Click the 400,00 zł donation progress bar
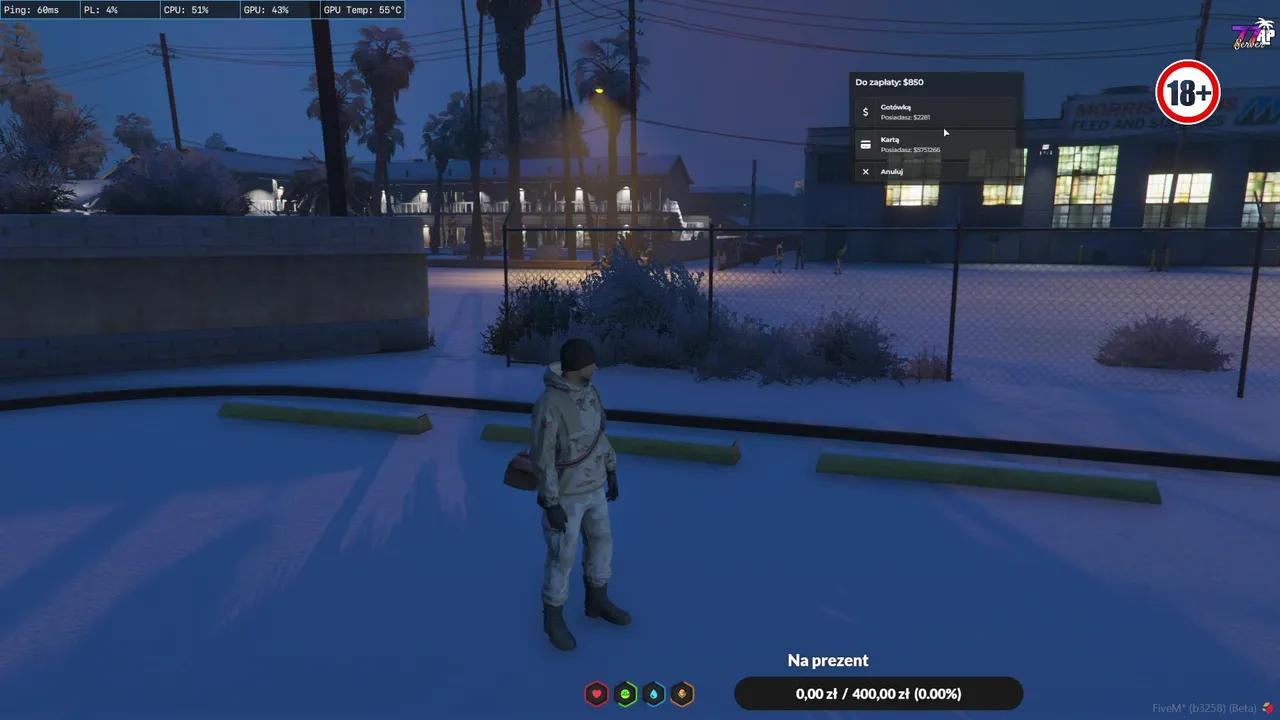 [879, 693]
